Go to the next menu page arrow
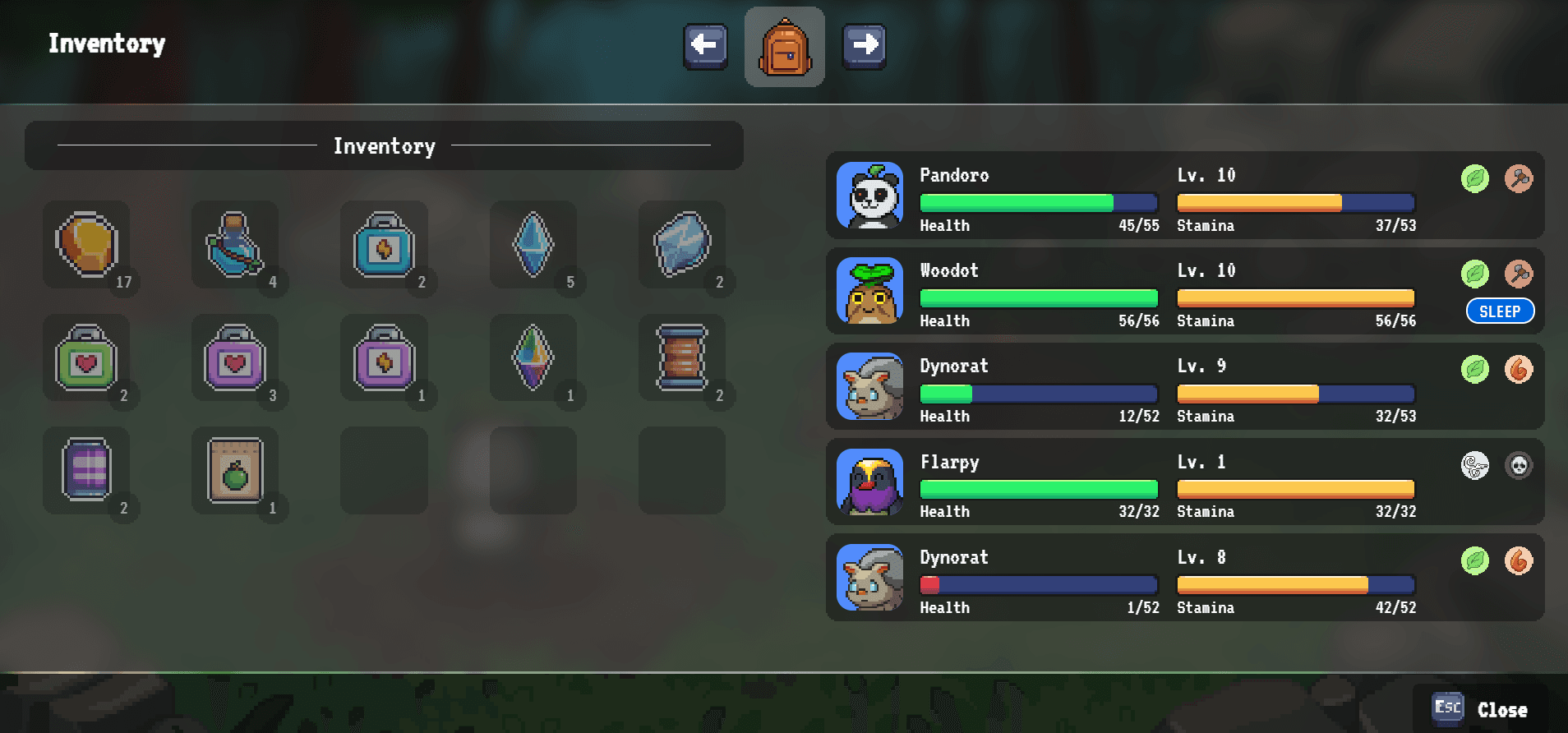The image size is (1568, 733). pyautogui.click(x=864, y=45)
